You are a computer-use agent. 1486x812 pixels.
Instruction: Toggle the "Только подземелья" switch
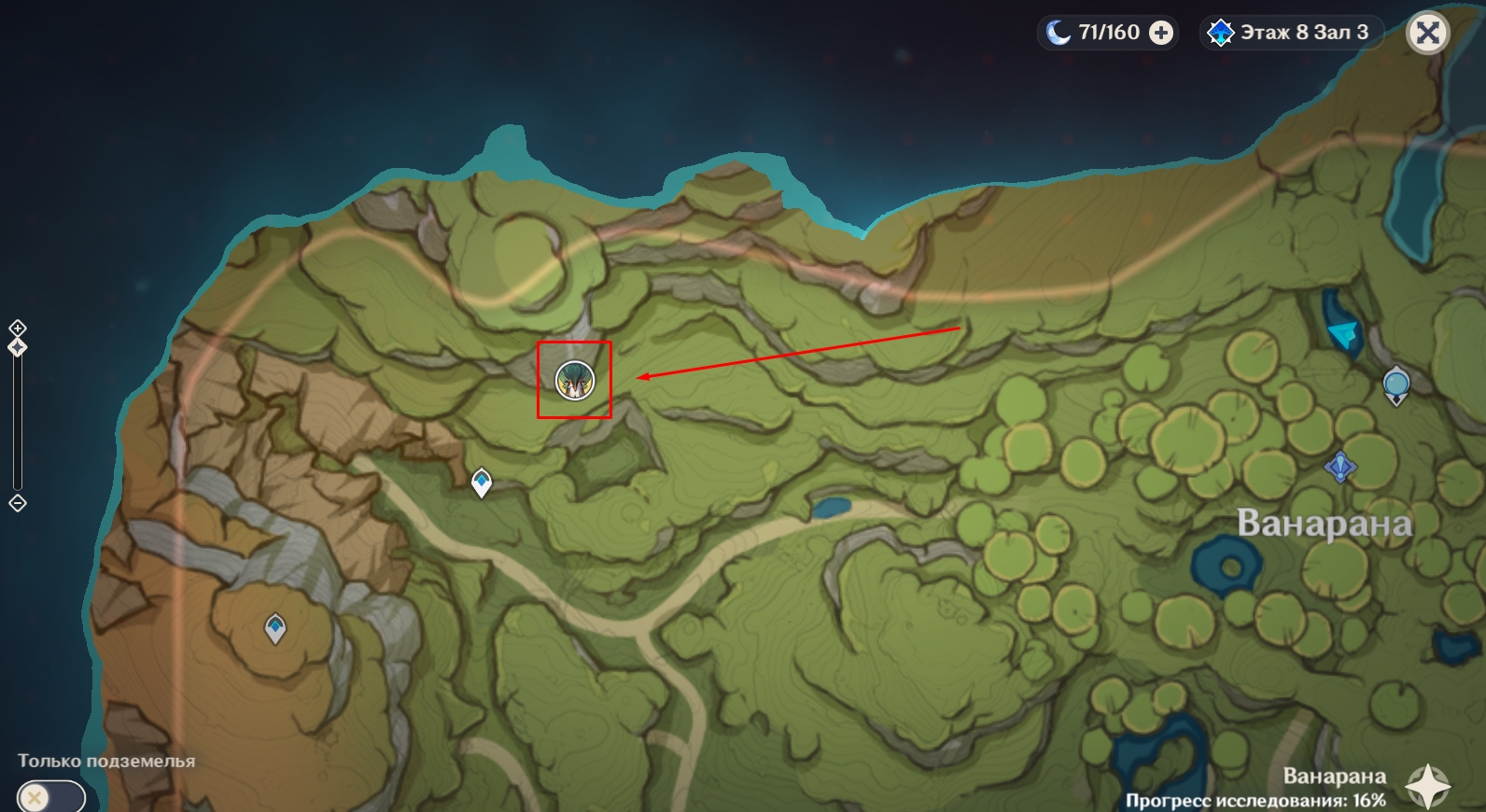coord(50,797)
